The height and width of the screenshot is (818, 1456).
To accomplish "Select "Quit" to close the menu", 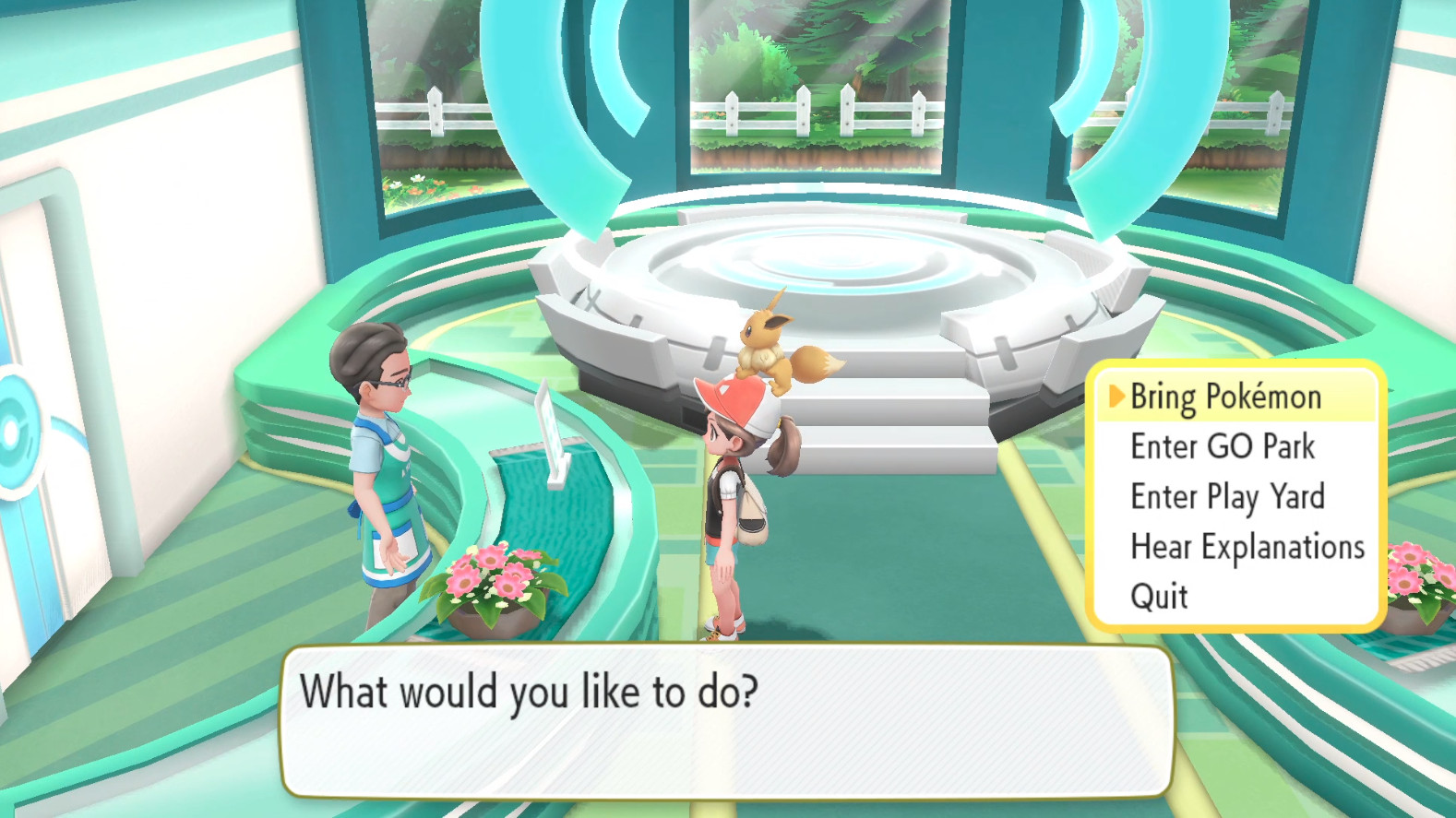I will (x=1158, y=596).
